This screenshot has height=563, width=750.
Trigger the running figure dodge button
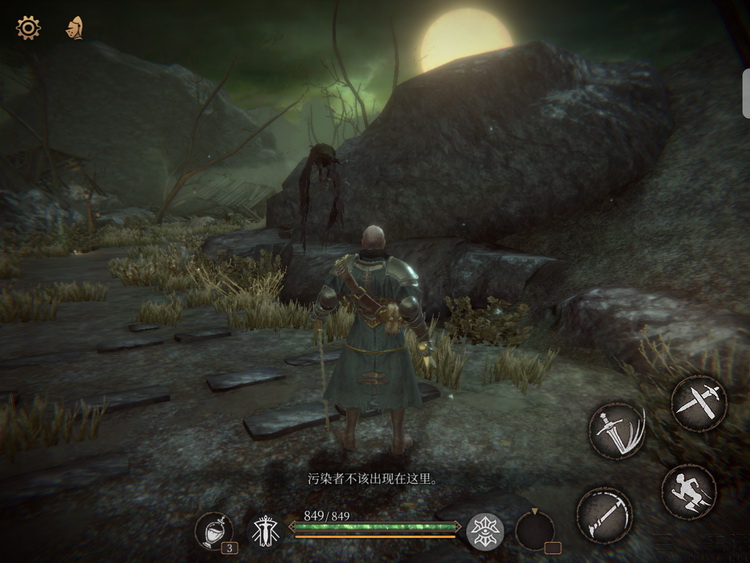689,491
